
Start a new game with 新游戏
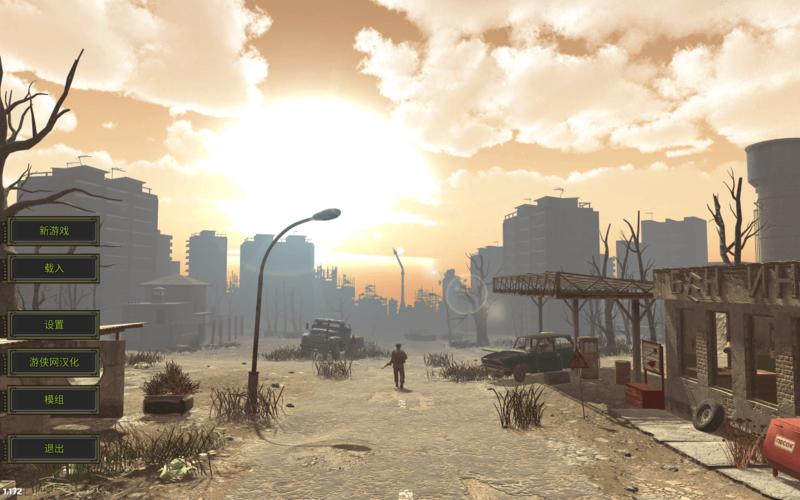click(x=54, y=231)
